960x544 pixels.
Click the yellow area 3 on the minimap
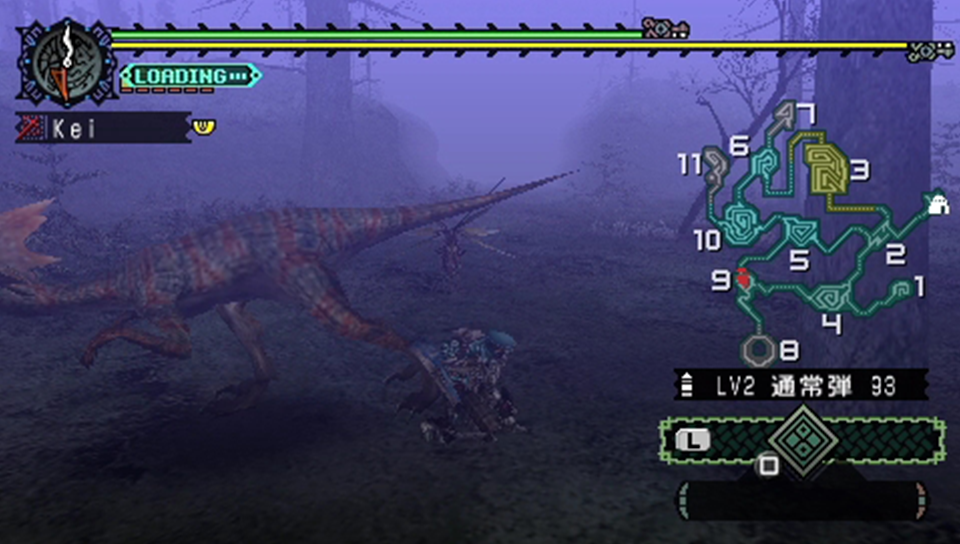pyautogui.click(x=826, y=170)
